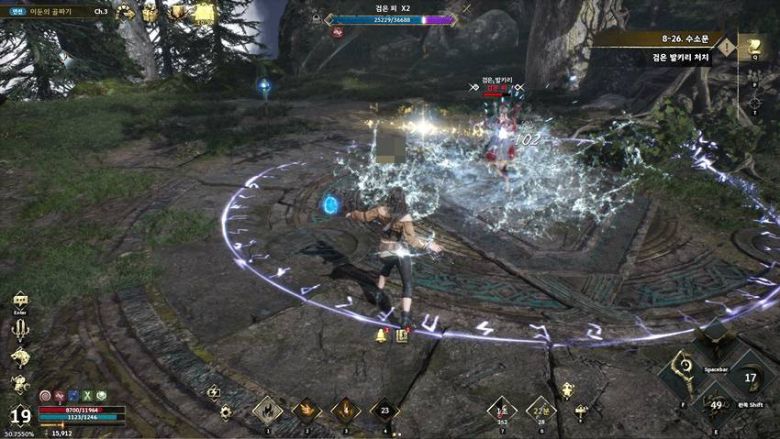
Task: Select the red spiral buff icon
Action: [x=44, y=395]
